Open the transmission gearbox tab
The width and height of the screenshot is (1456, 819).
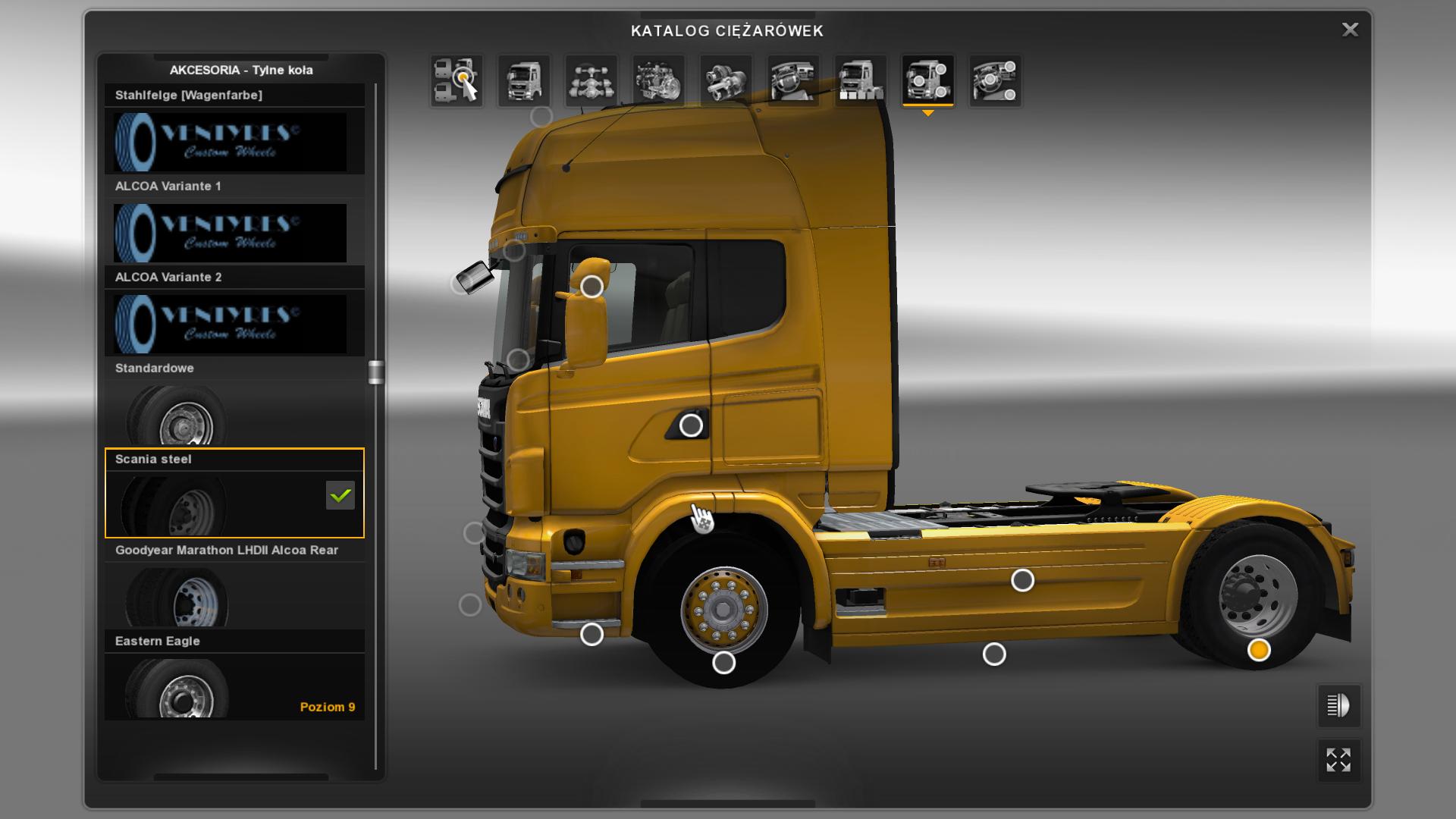[726, 80]
